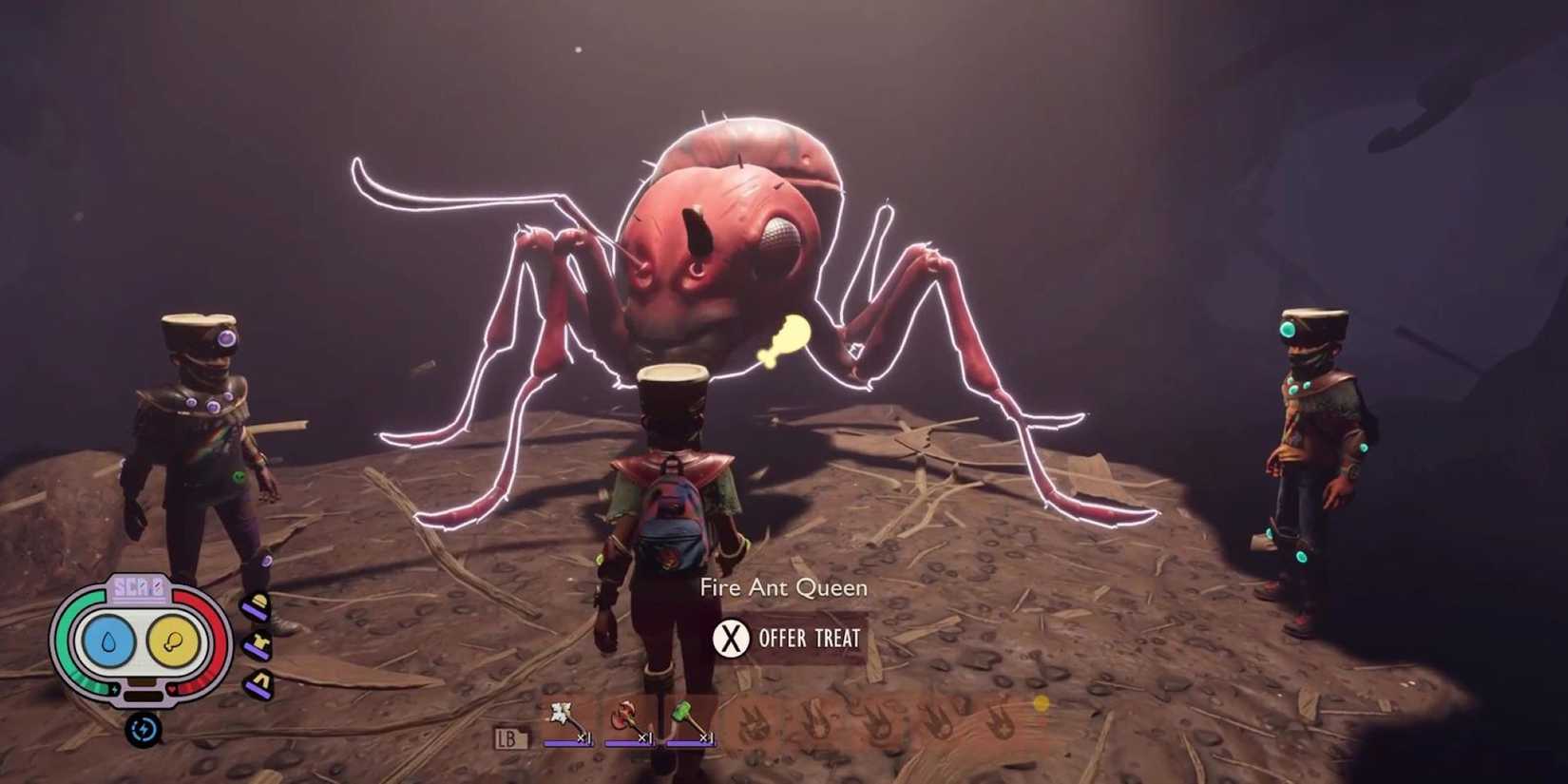Image resolution: width=1568 pixels, height=784 pixels.
Task: Click the leg armor status icon
Action: coord(258,684)
